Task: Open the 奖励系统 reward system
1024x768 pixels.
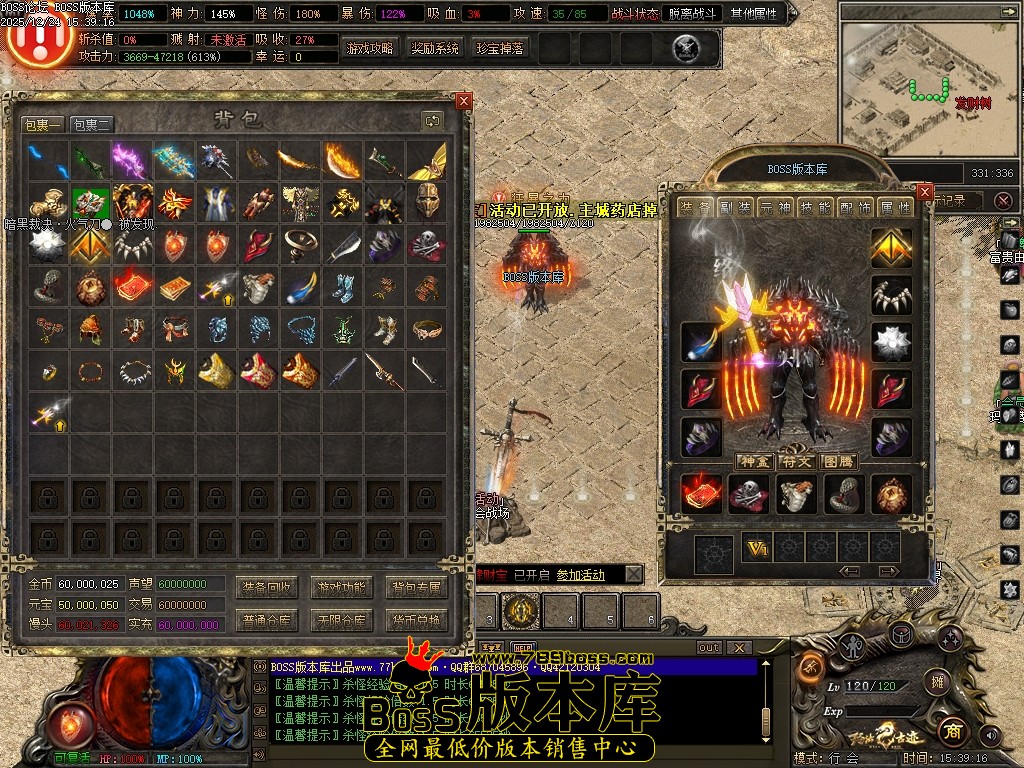Action: [435, 48]
